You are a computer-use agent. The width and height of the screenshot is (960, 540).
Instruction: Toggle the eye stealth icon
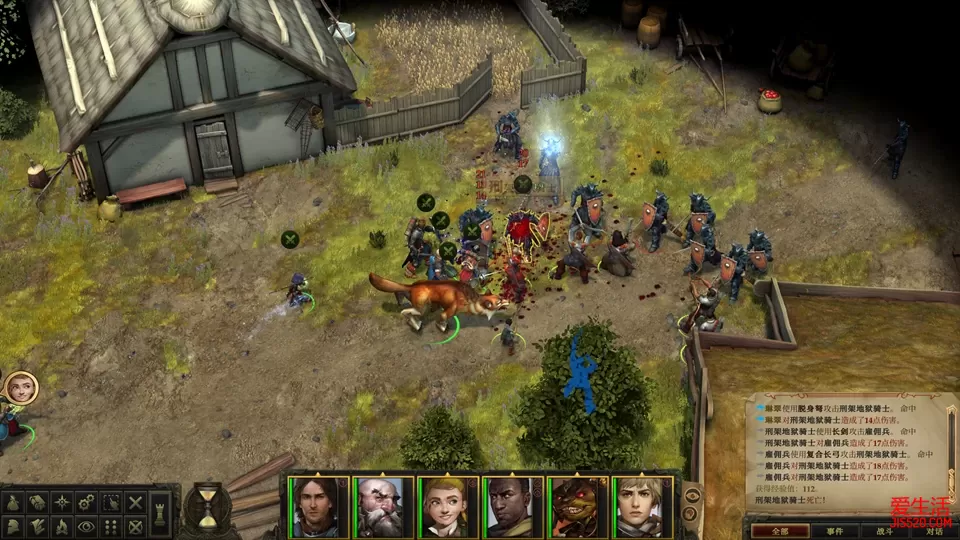[87, 526]
